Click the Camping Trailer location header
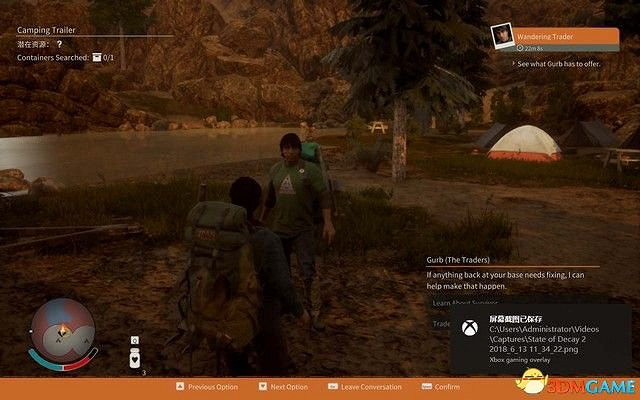Viewport: 640px width, 400px height. tap(48, 30)
